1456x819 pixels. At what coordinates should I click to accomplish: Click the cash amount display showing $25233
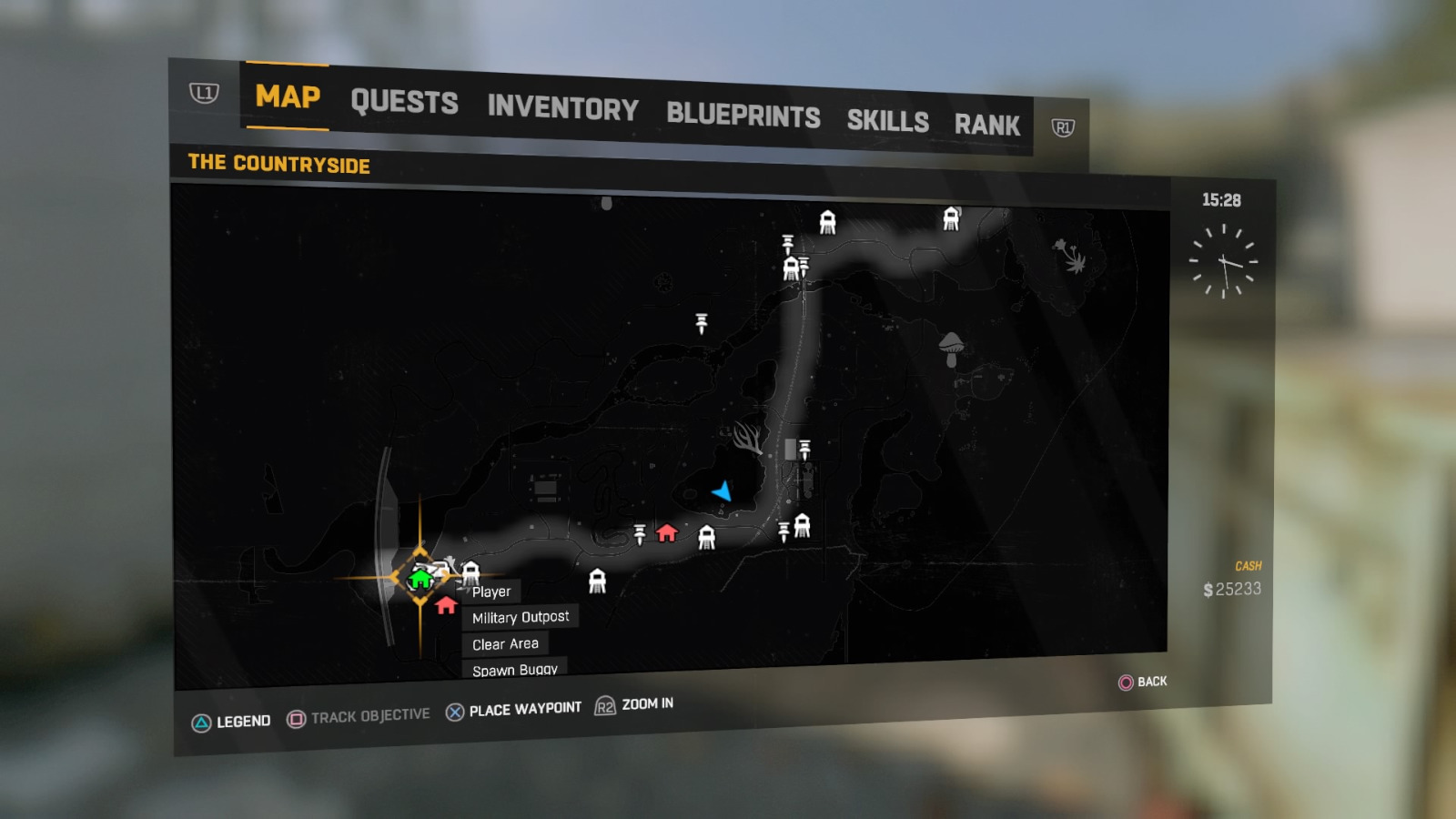pyautogui.click(x=1235, y=589)
